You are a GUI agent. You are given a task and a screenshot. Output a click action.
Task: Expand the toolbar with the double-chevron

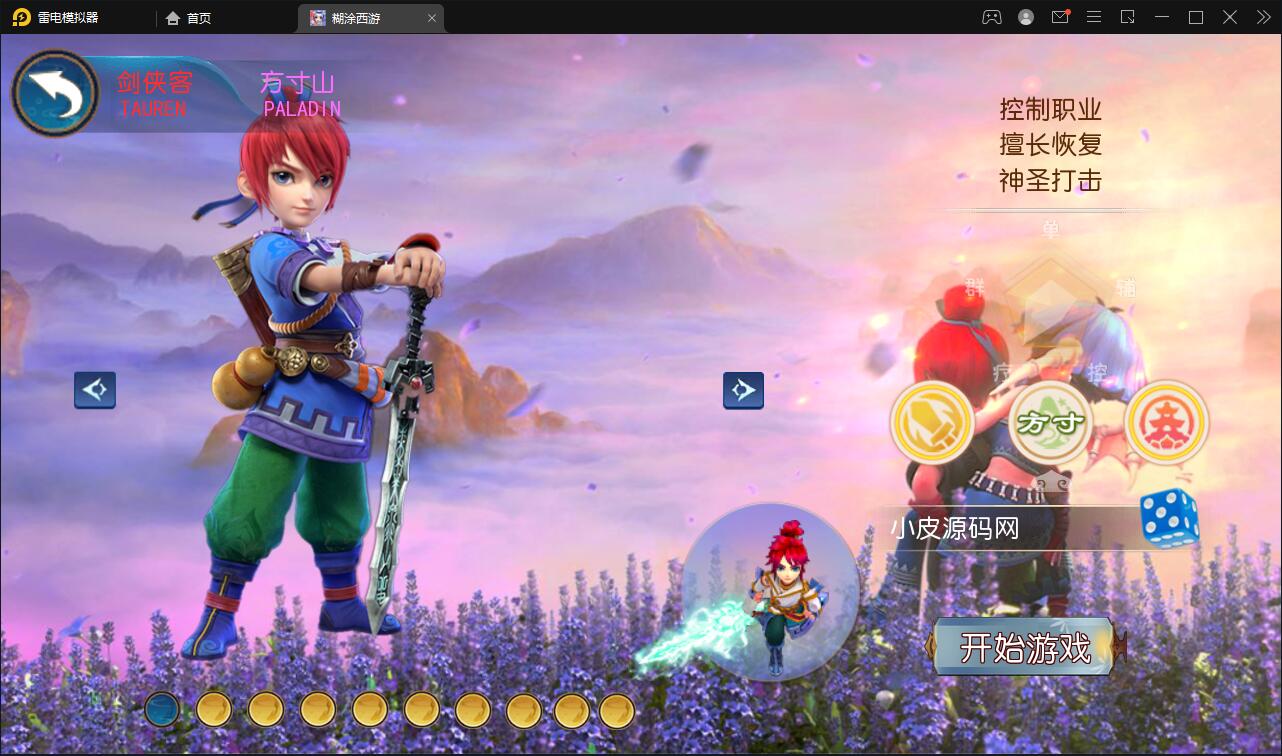click(x=1262, y=17)
